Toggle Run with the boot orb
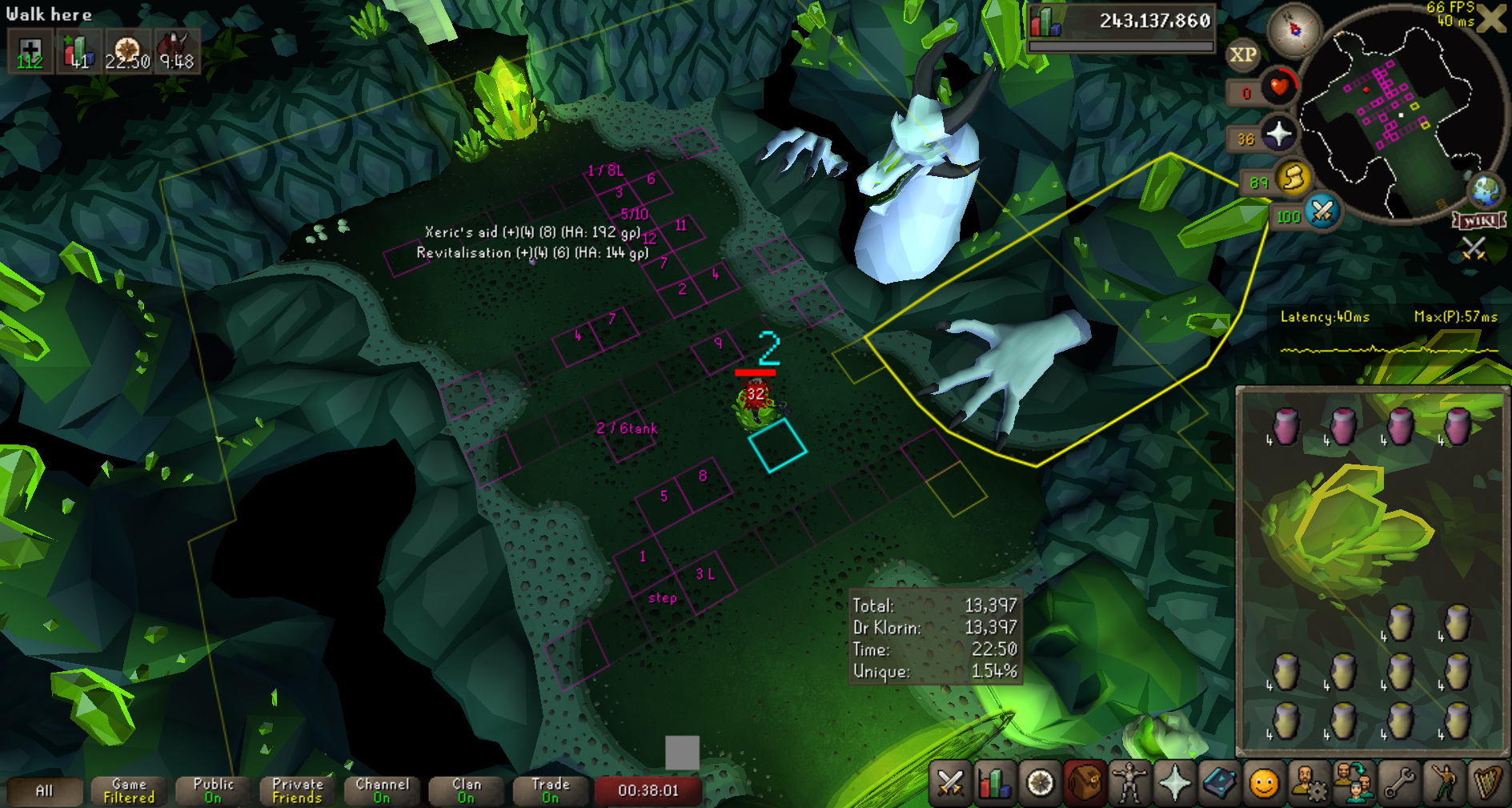Image resolution: width=1512 pixels, height=808 pixels. pos(1293,178)
